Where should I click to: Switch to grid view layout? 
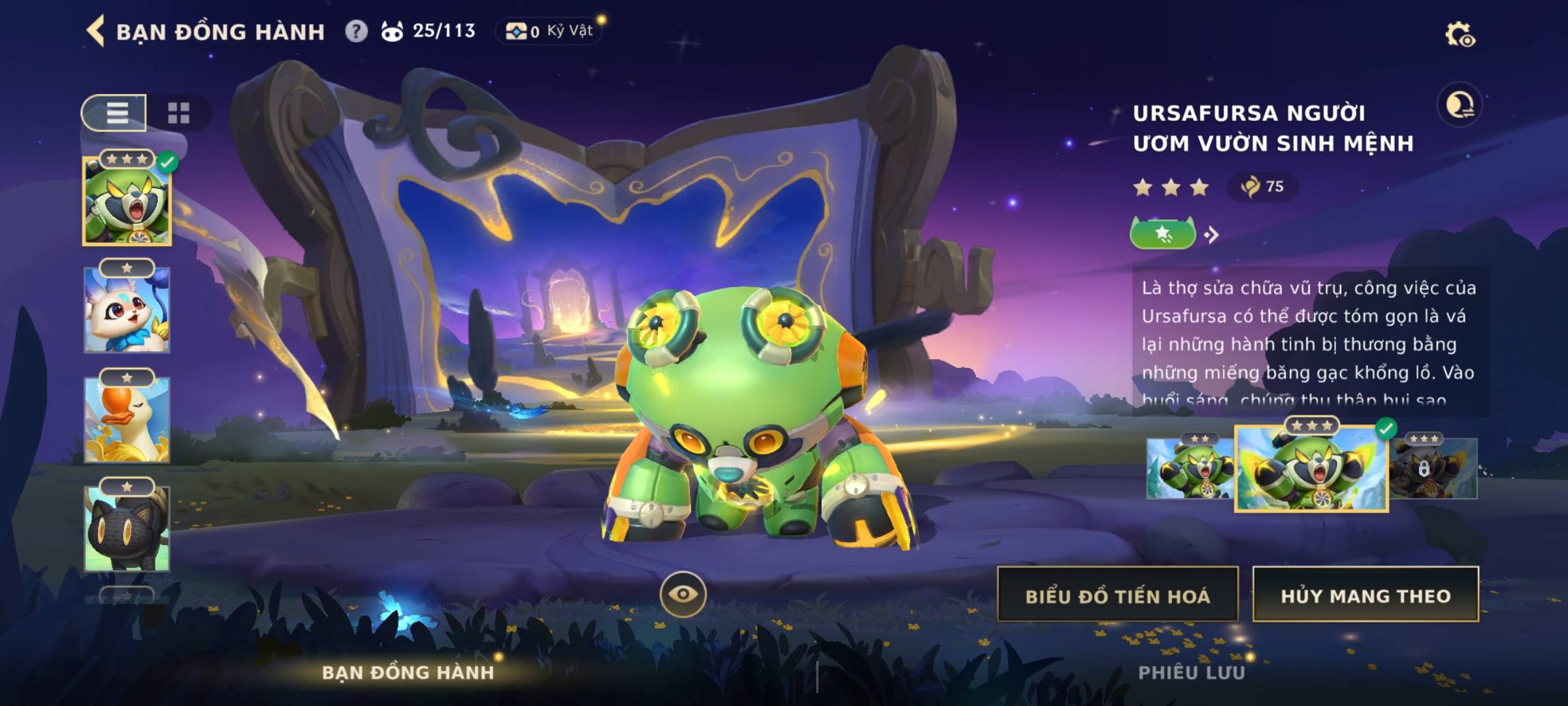(178, 113)
